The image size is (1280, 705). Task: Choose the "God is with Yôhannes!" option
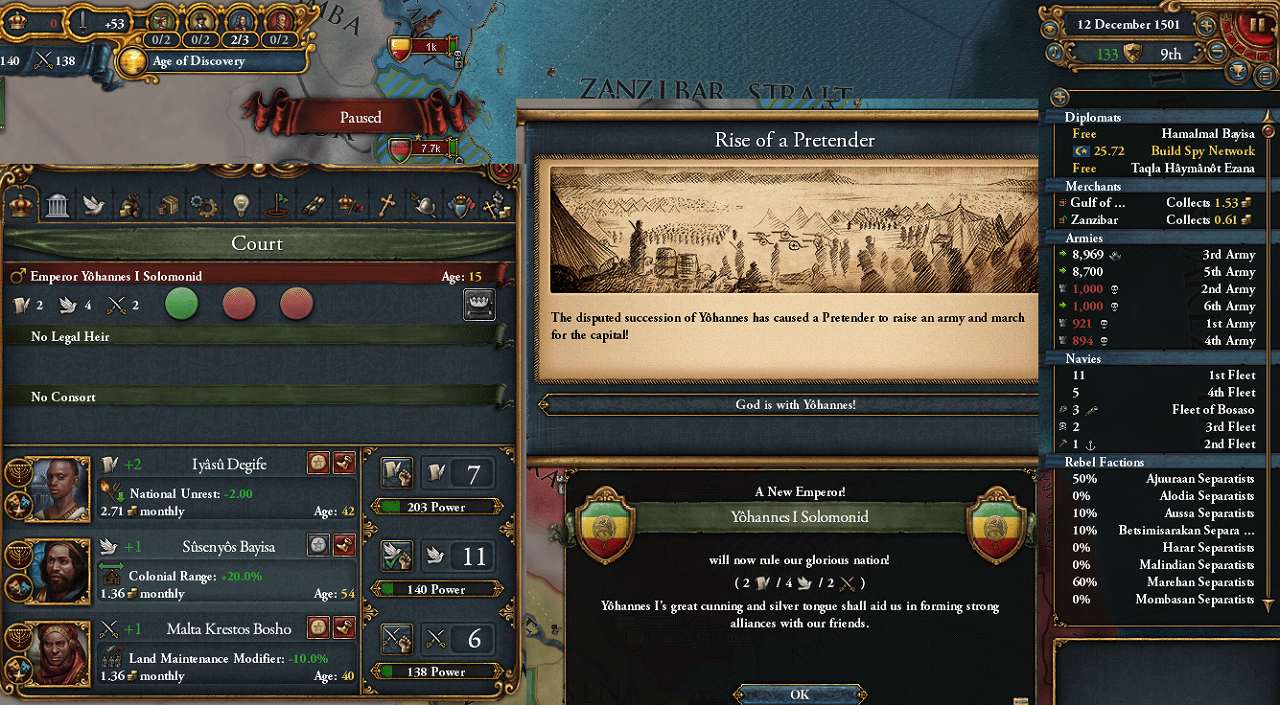(x=795, y=405)
